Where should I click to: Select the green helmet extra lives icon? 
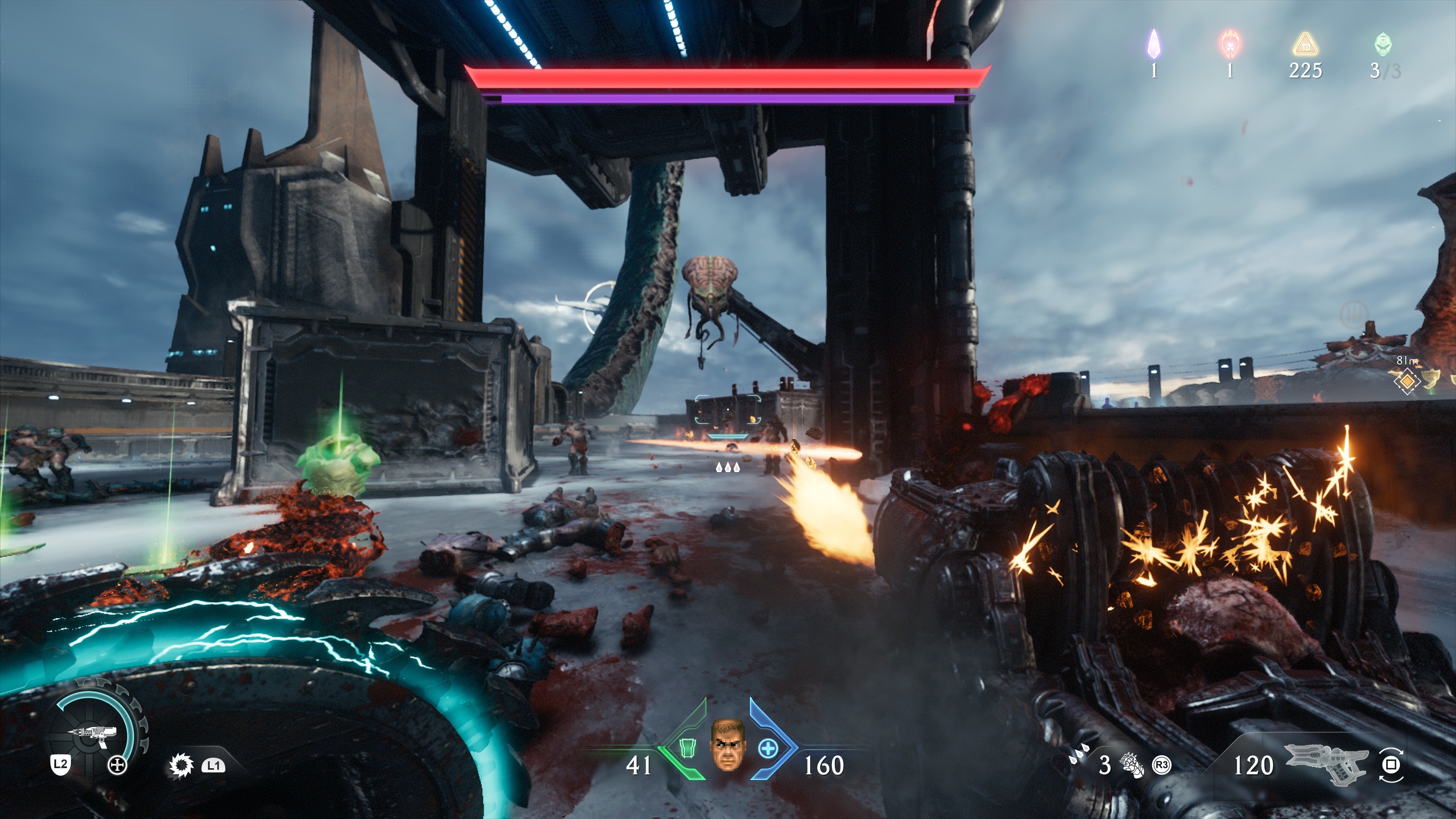click(x=1382, y=44)
